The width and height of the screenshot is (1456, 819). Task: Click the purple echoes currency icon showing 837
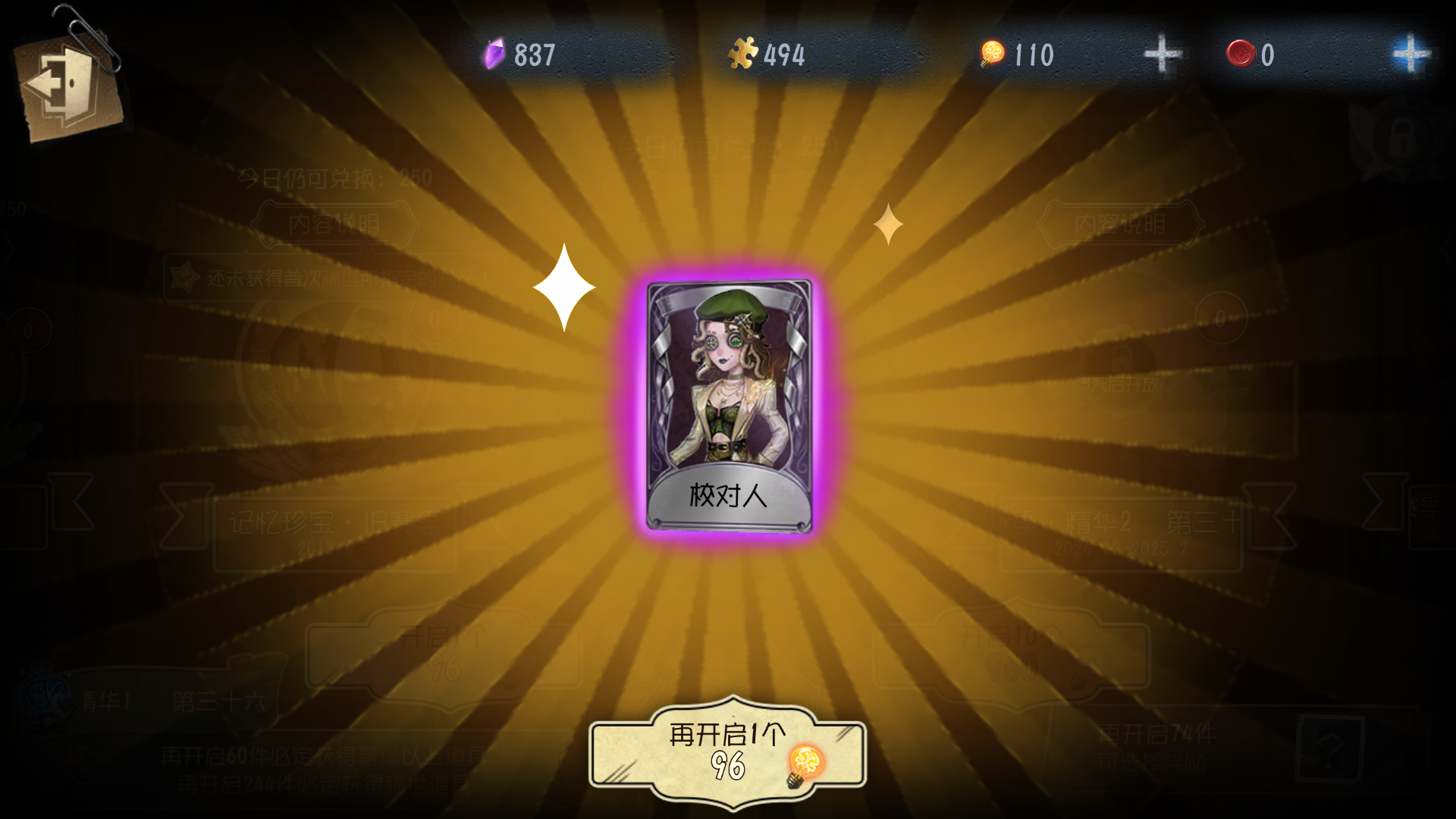coord(494,53)
